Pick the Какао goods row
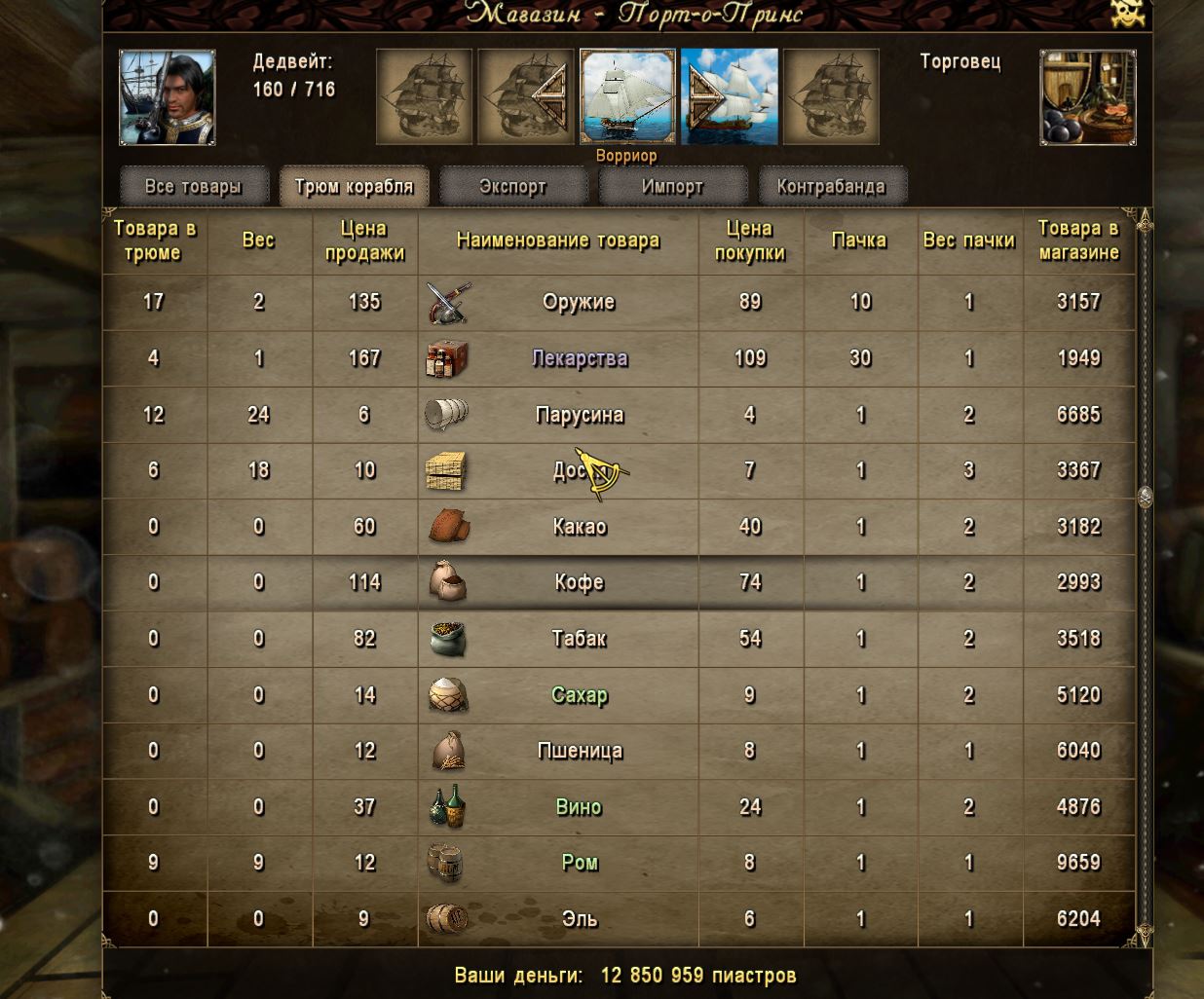 click(x=579, y=527)
